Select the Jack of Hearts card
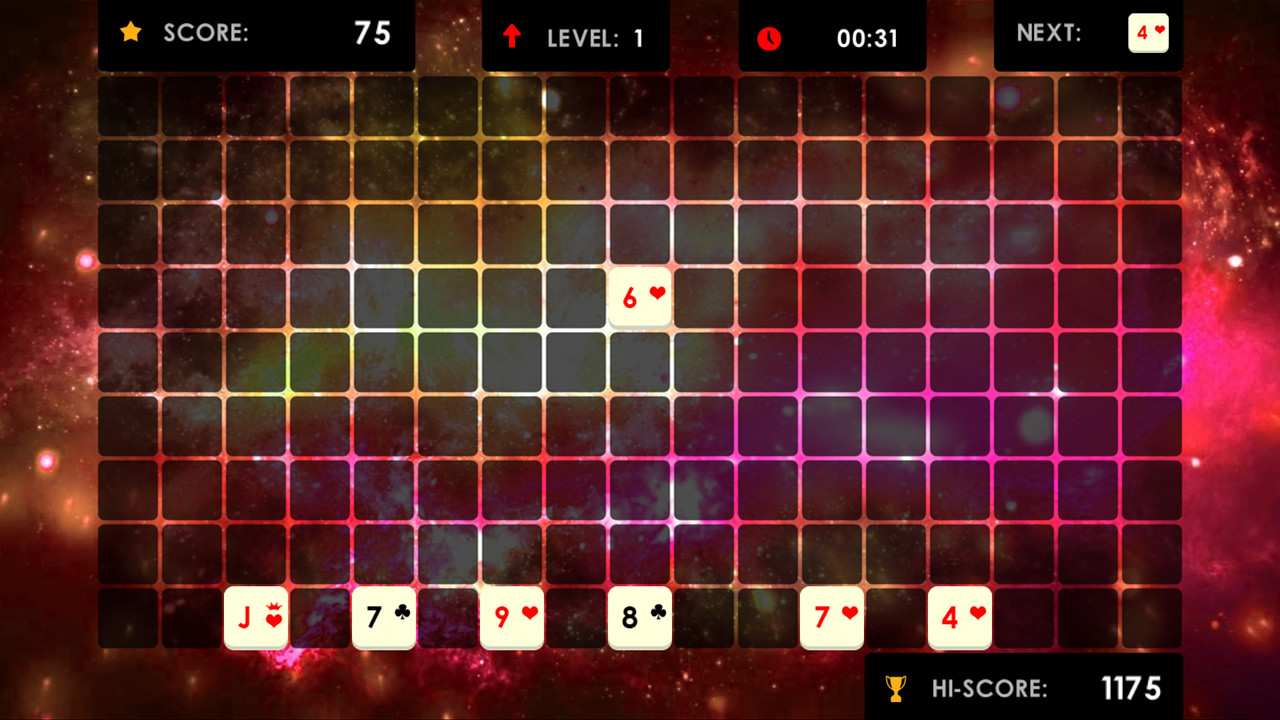 pyautogui.click(x=257, y=618)
